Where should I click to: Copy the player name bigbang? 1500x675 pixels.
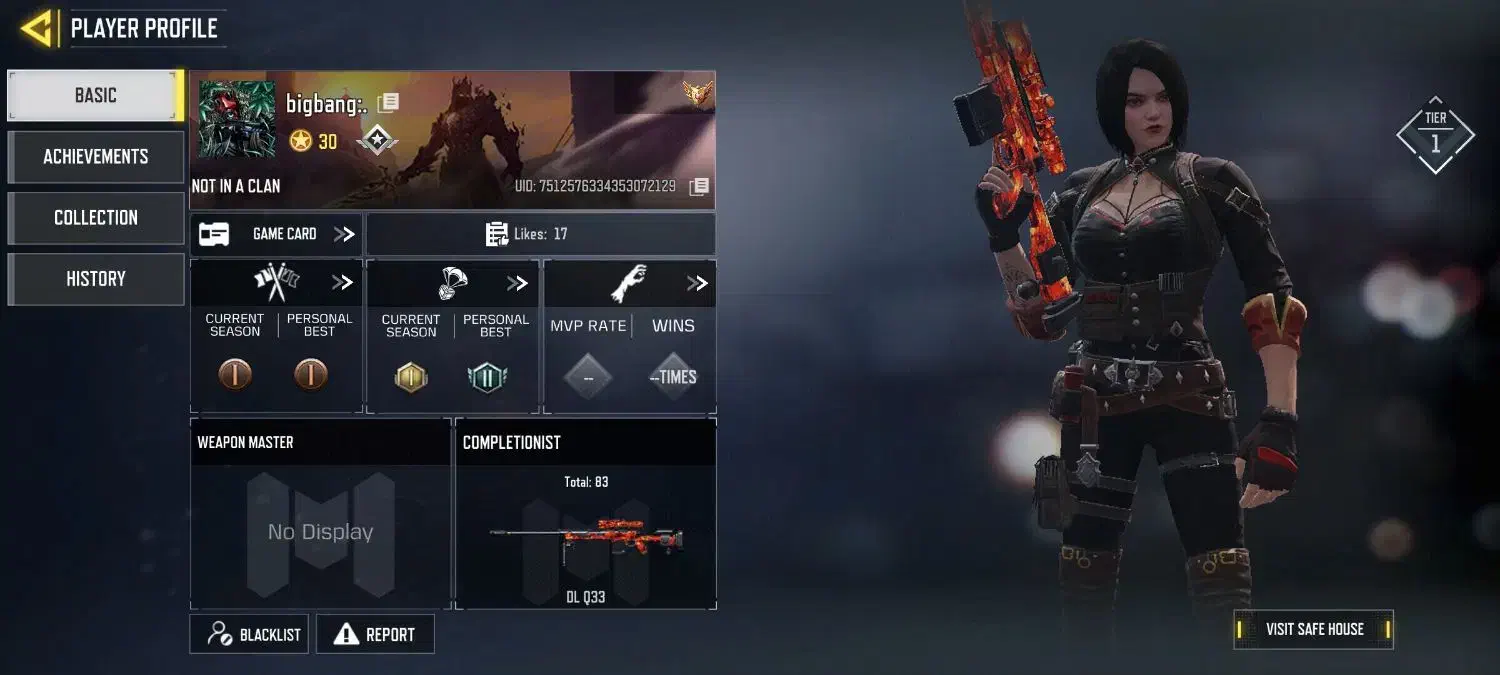(388, 102)
